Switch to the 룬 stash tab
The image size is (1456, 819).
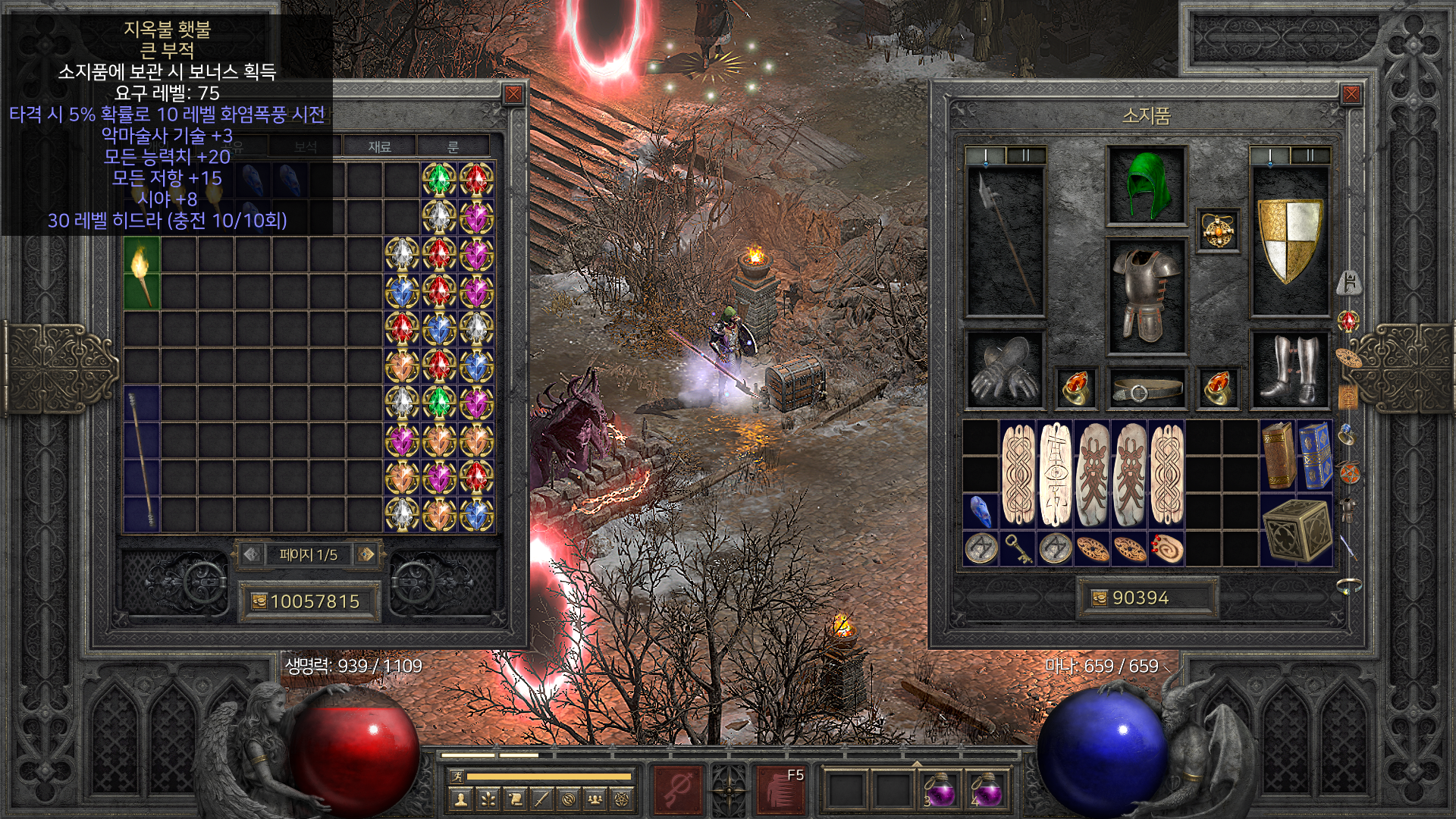(453, 146)
